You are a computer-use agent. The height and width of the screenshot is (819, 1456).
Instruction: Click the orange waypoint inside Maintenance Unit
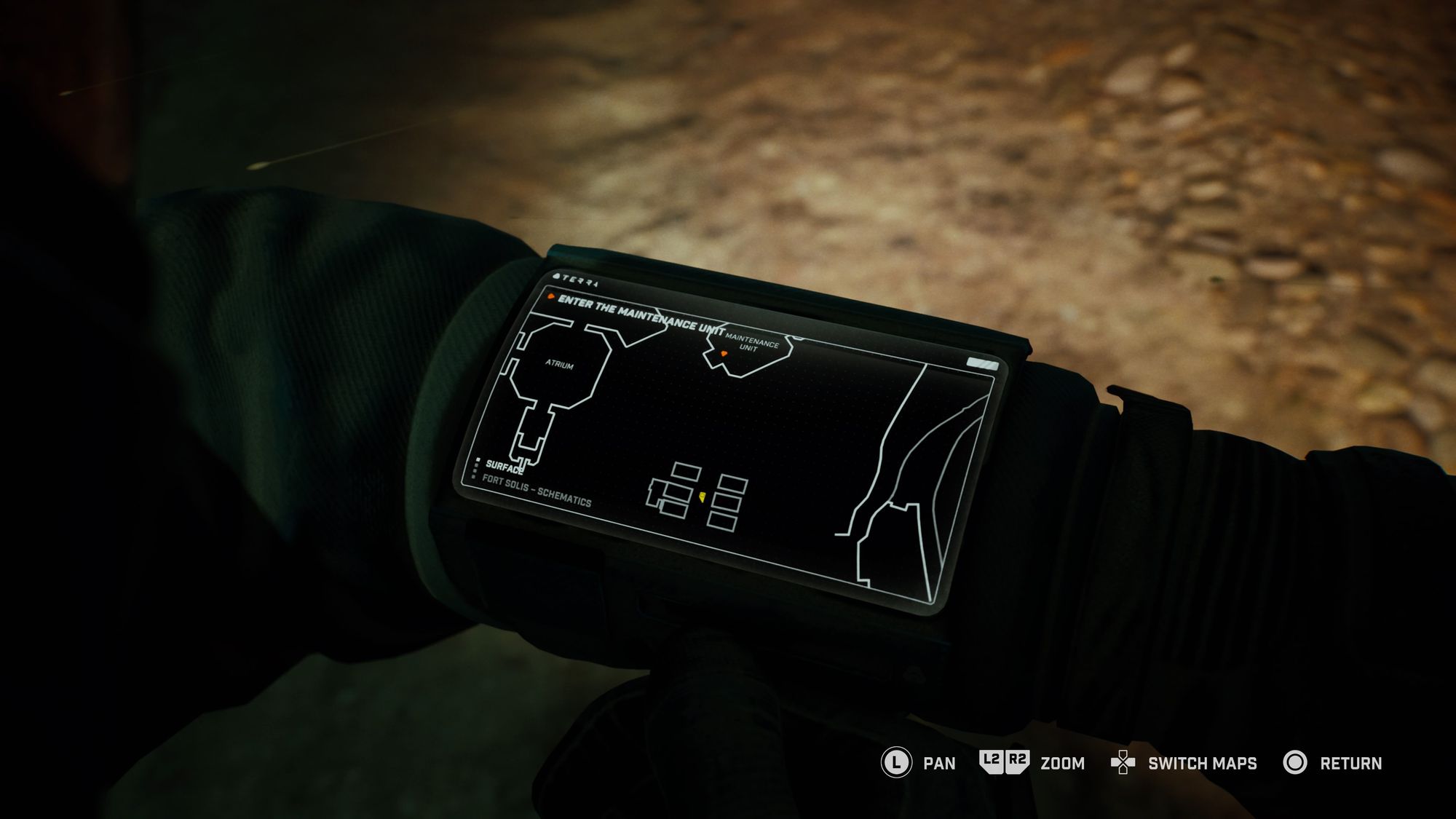724,353
